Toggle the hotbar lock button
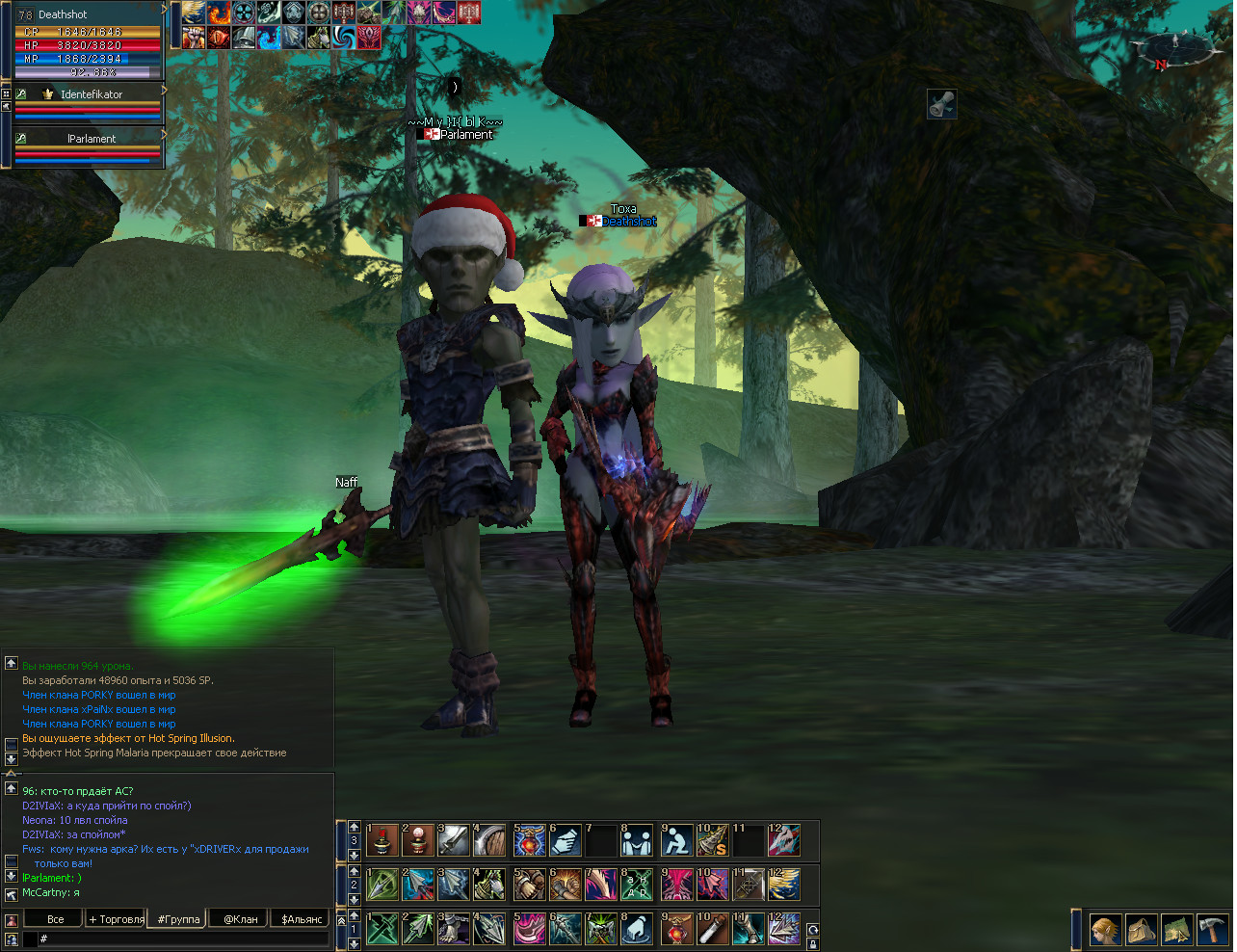Viewport: 1237px width, 952px height. [813, 944]
